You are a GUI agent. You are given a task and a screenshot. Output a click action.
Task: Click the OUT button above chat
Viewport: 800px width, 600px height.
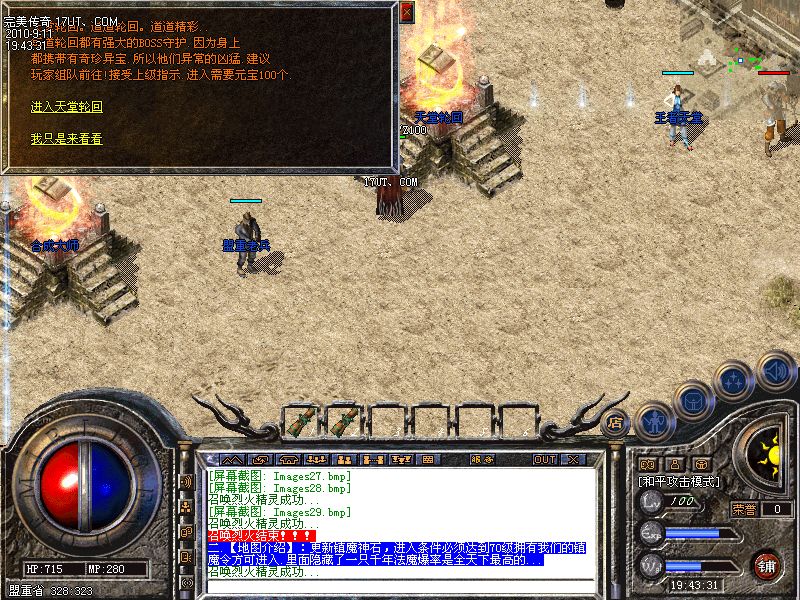(544, 459)
